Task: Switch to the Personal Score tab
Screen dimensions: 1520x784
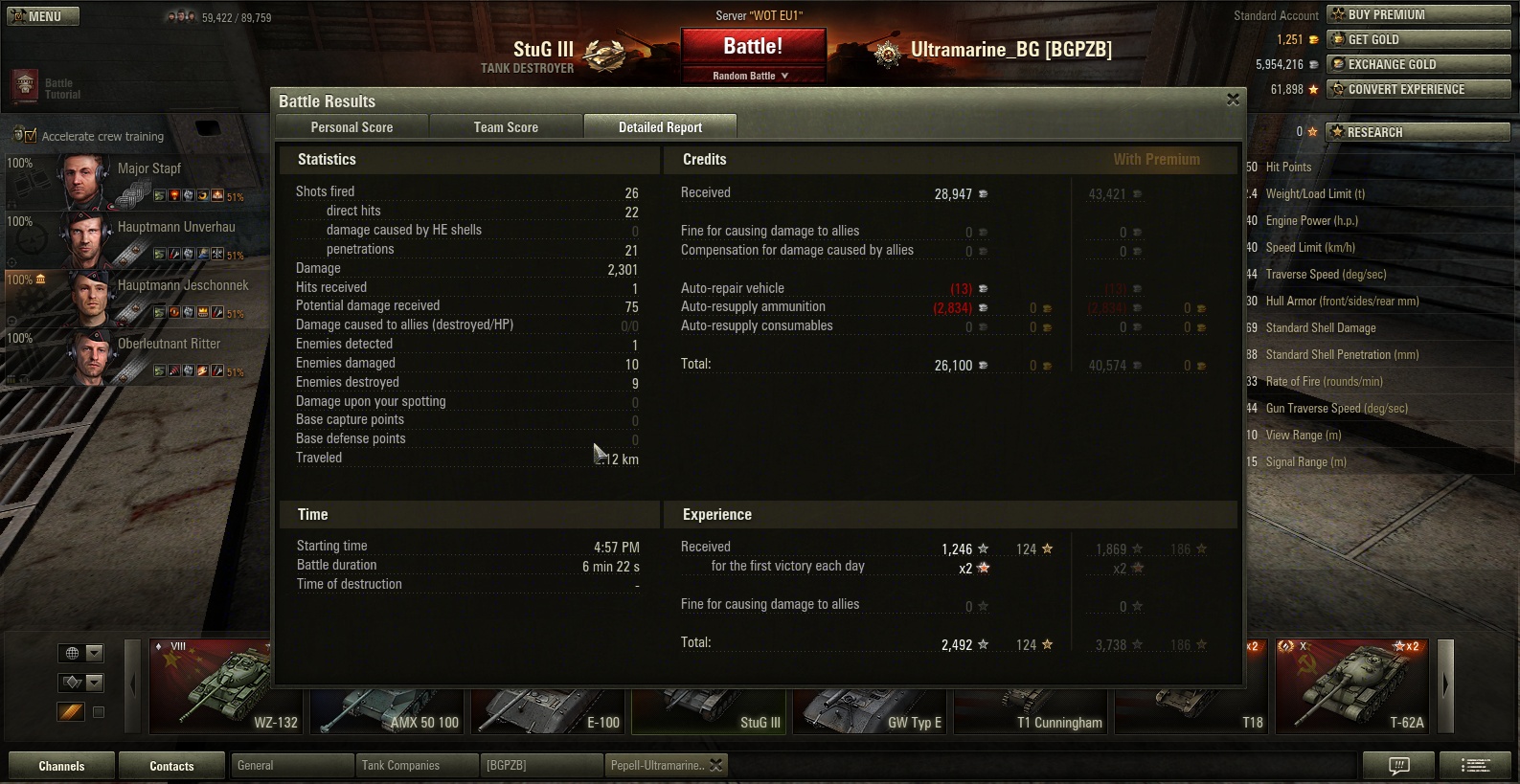Action: click(352, 127)
